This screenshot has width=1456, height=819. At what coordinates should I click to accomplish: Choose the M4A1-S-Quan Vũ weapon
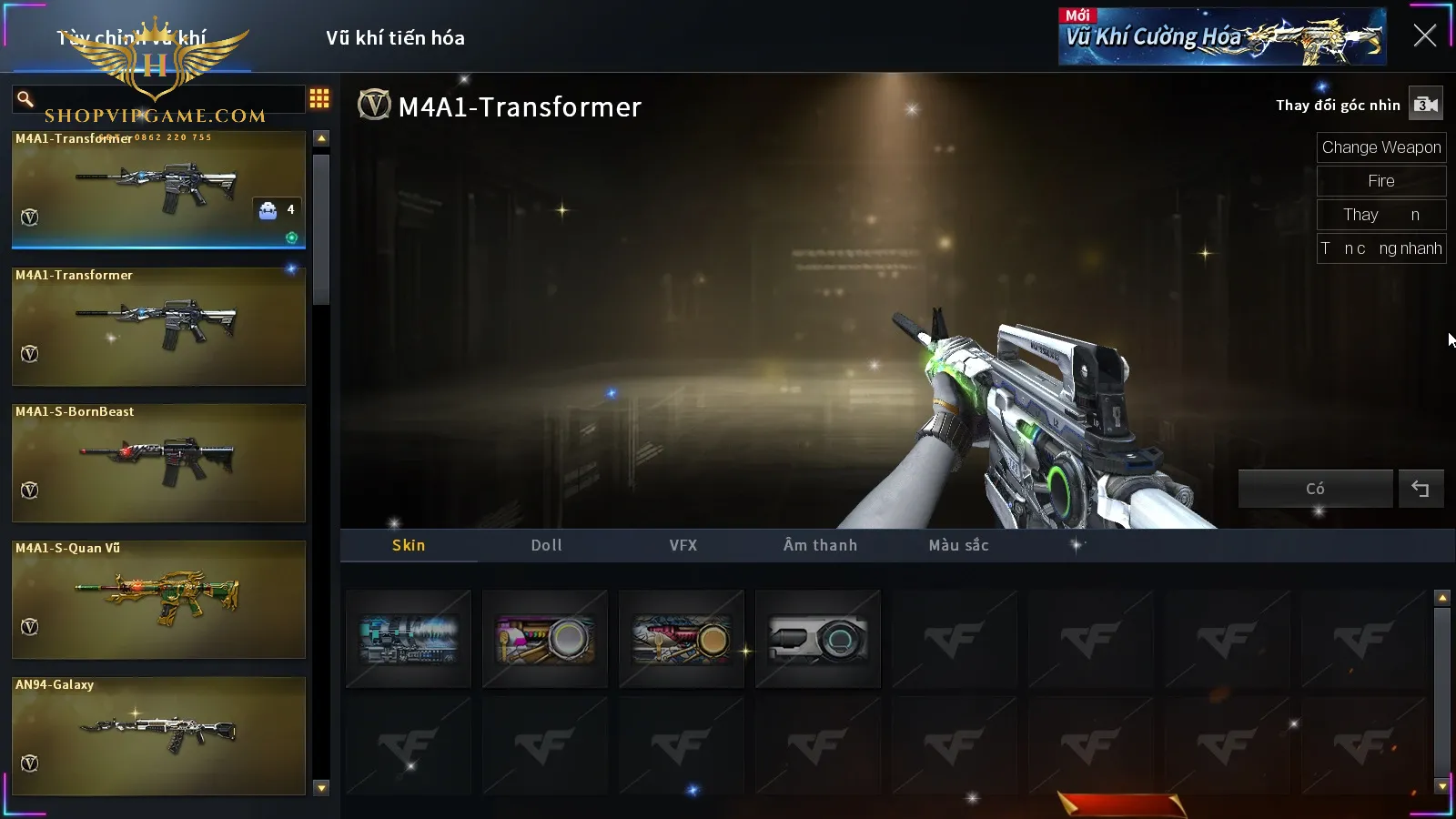[158, 599]
